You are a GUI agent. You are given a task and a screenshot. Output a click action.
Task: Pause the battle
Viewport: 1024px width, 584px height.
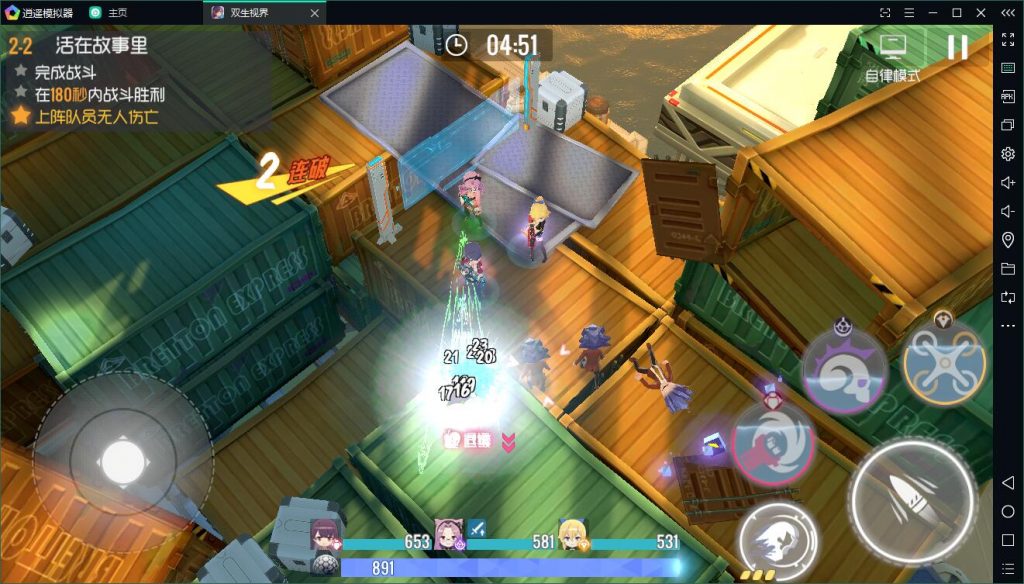[x=957, y=47]
